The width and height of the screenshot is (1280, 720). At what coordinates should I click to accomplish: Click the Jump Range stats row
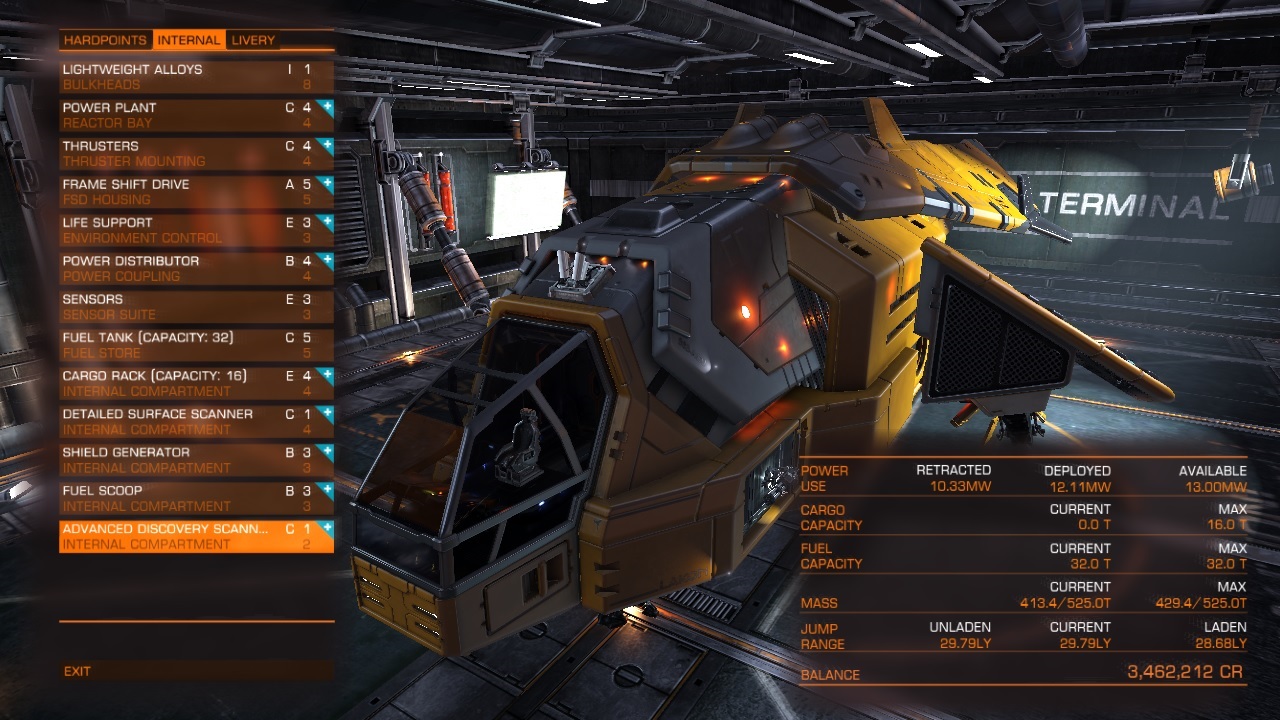pos(1030,635)
